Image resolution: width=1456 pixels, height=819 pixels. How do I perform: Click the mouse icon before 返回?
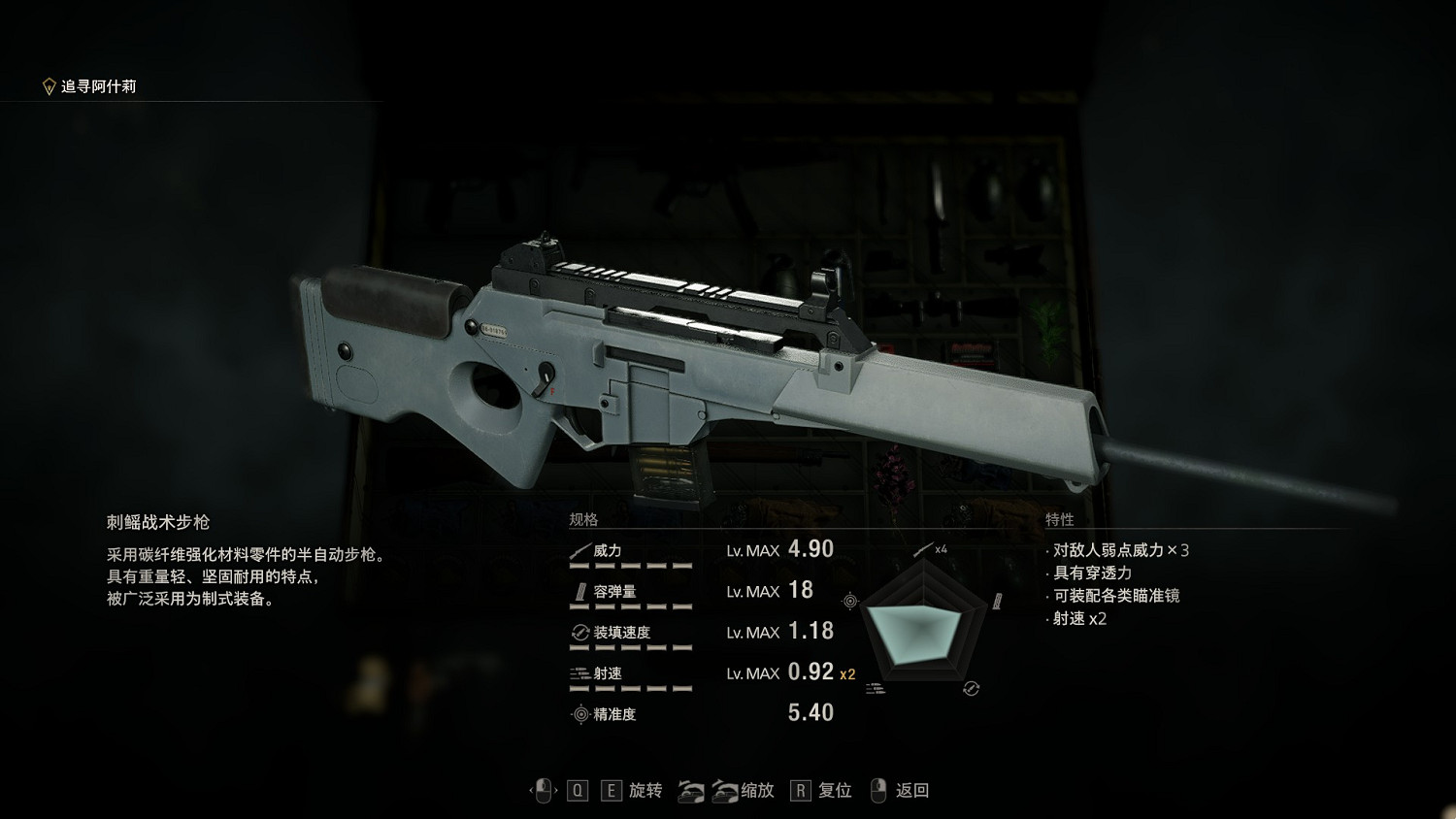[877, 792]
